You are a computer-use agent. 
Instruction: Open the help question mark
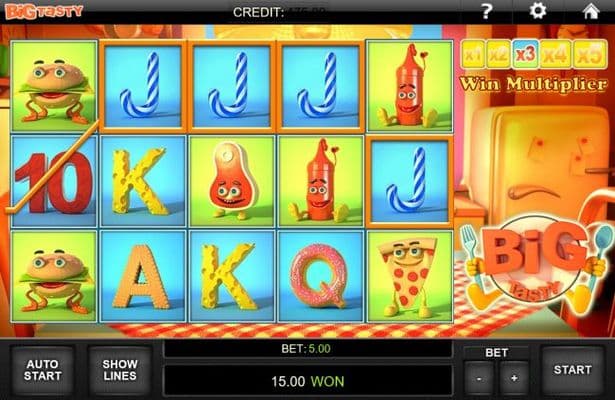486,11
